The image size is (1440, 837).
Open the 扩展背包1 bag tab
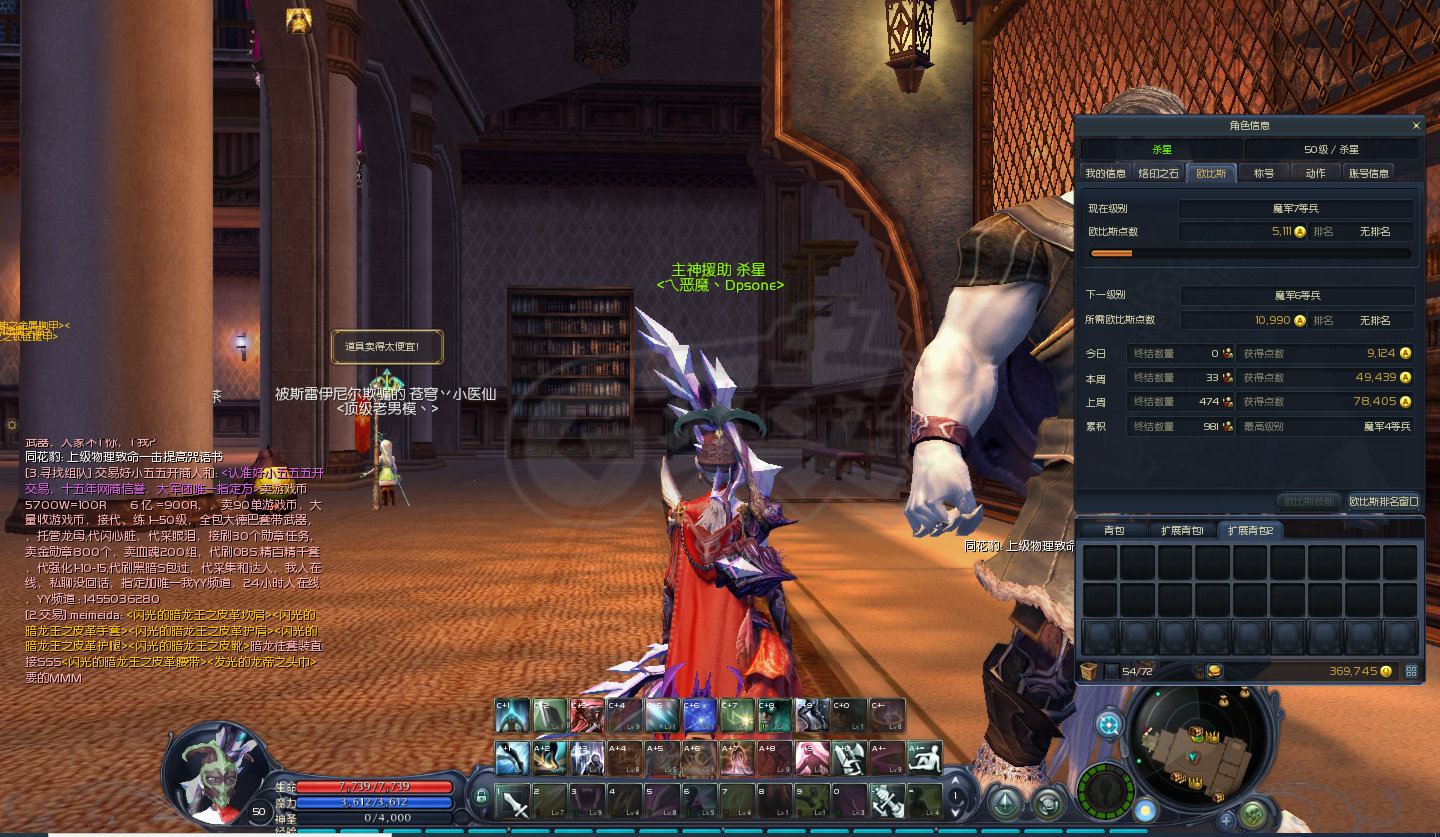[1182, 530]
